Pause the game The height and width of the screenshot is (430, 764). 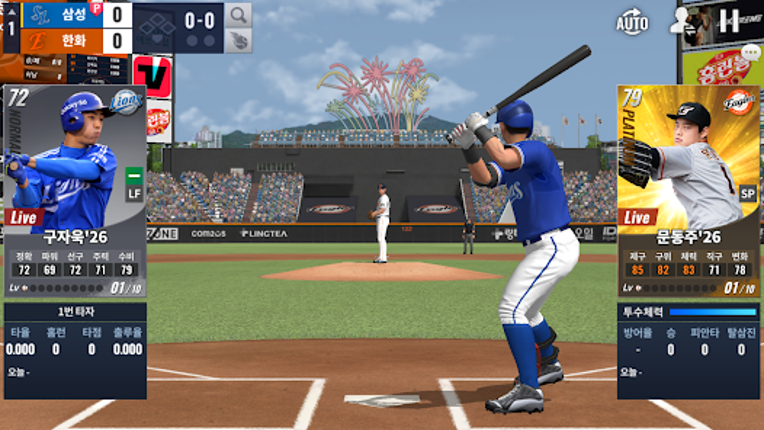click(x=731, y=20)
